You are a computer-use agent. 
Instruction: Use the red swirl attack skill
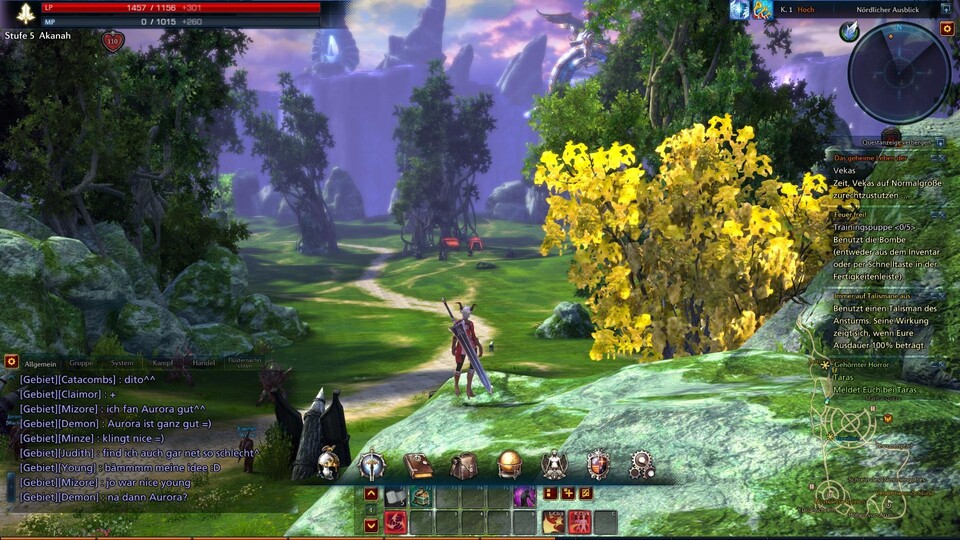[395, 522]
